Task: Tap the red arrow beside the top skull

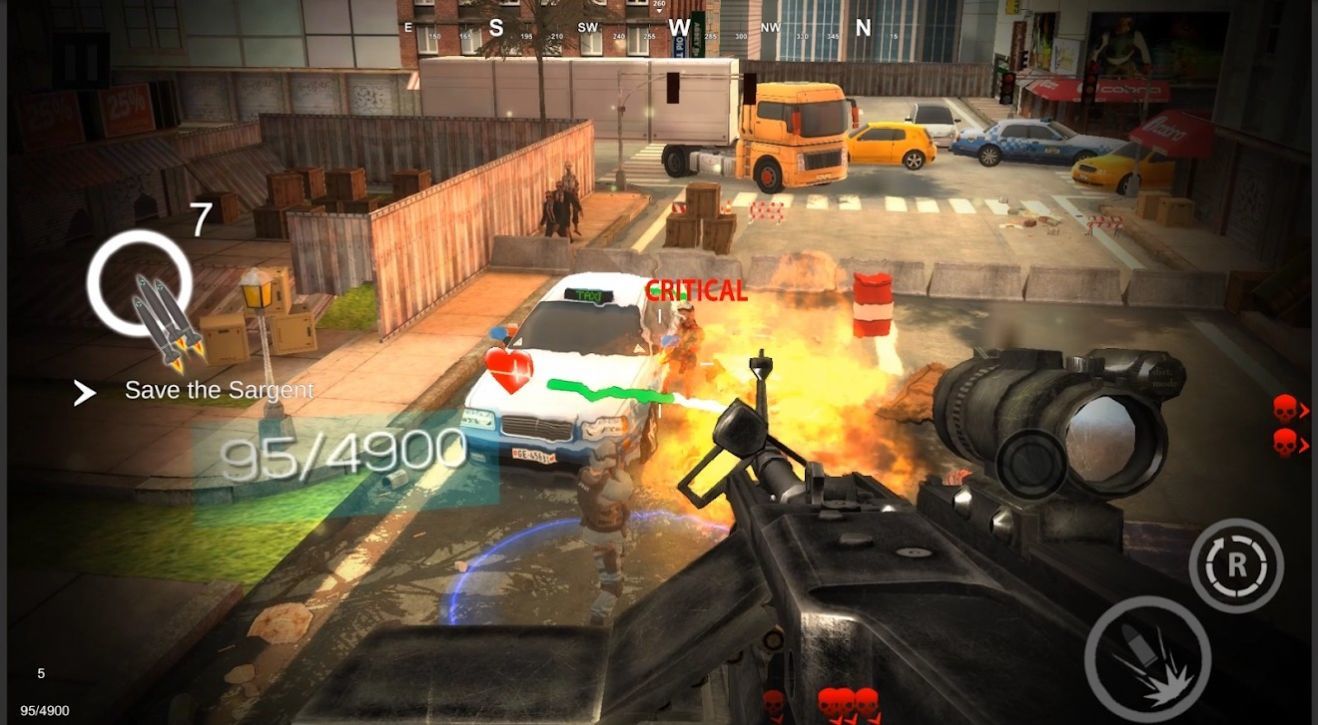Action: [1307, 408]
